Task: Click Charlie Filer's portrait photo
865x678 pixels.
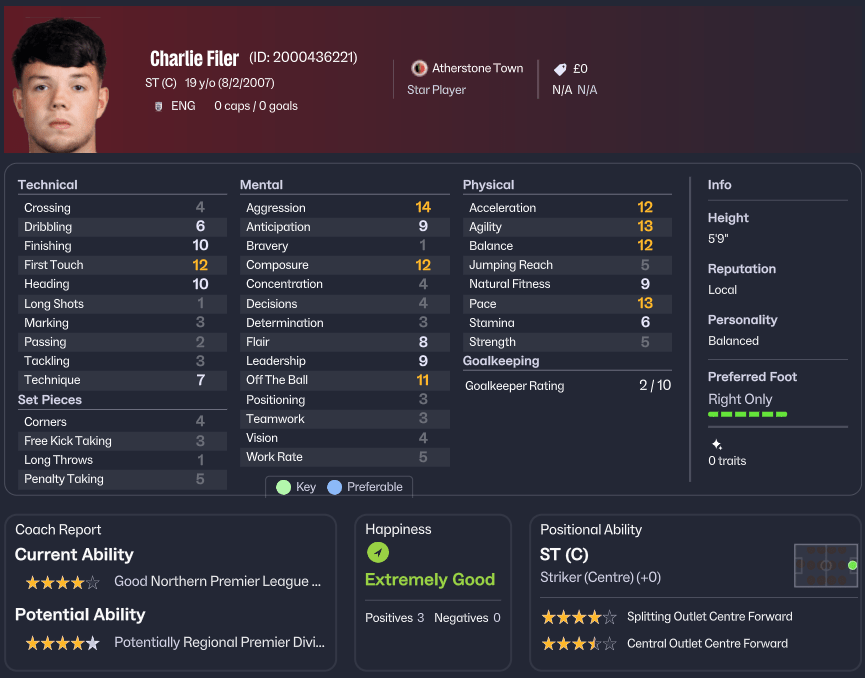Action: [x=58, y=88]
